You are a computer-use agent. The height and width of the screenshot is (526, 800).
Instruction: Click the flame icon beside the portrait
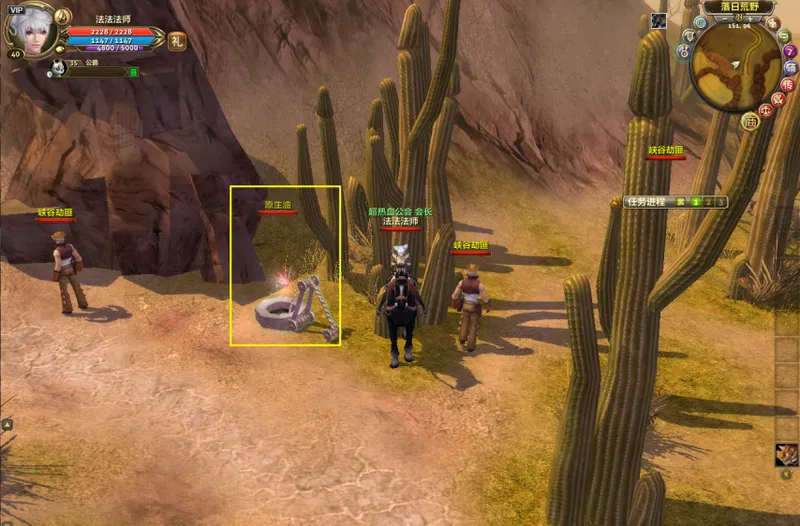point(62,17)
